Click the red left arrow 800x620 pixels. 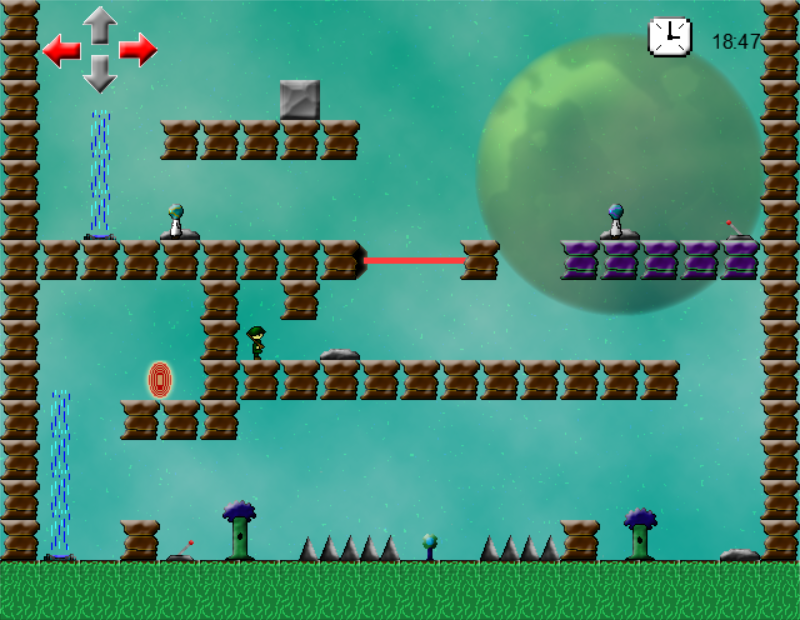pos(61,49)
